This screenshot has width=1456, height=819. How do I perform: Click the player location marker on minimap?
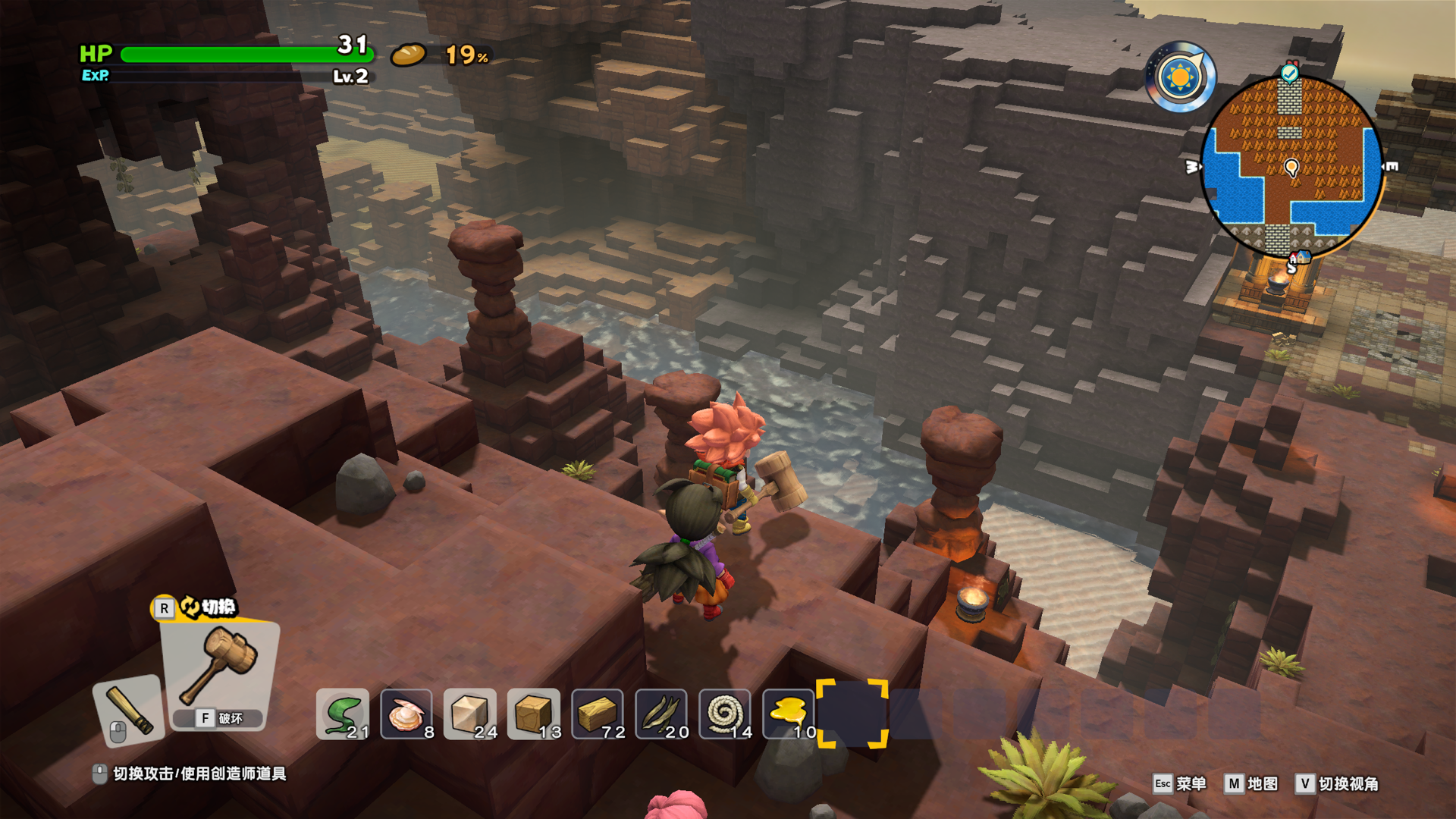click(x=1291, y=167)
